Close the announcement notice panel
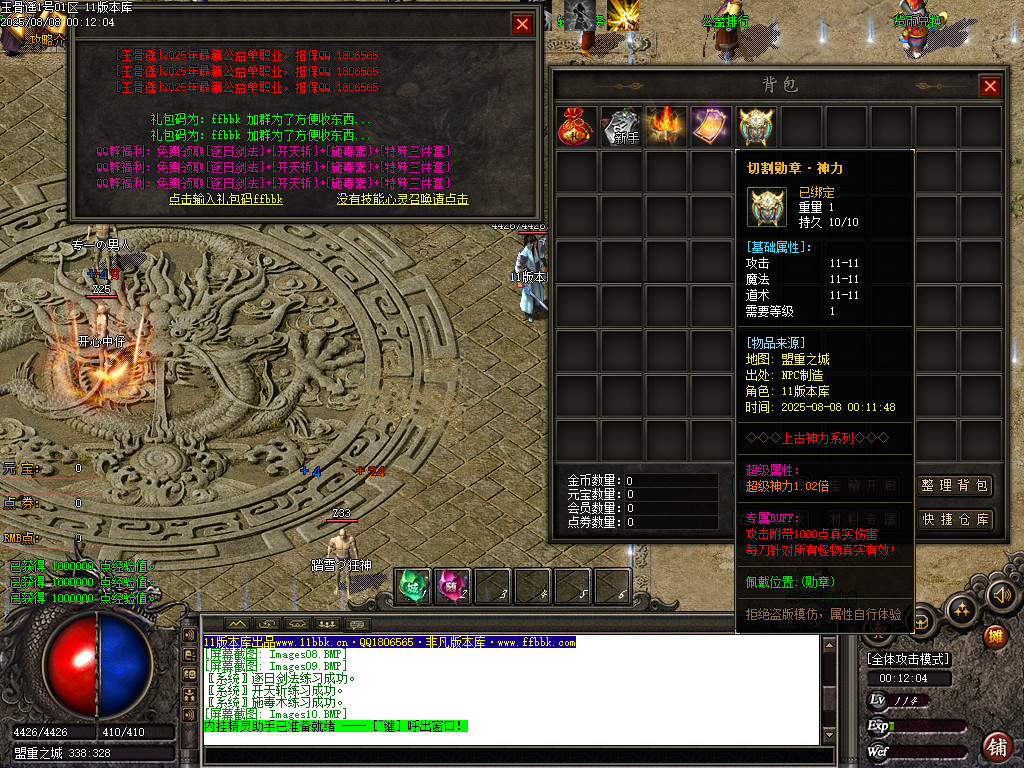 click(x=522, y=24)
